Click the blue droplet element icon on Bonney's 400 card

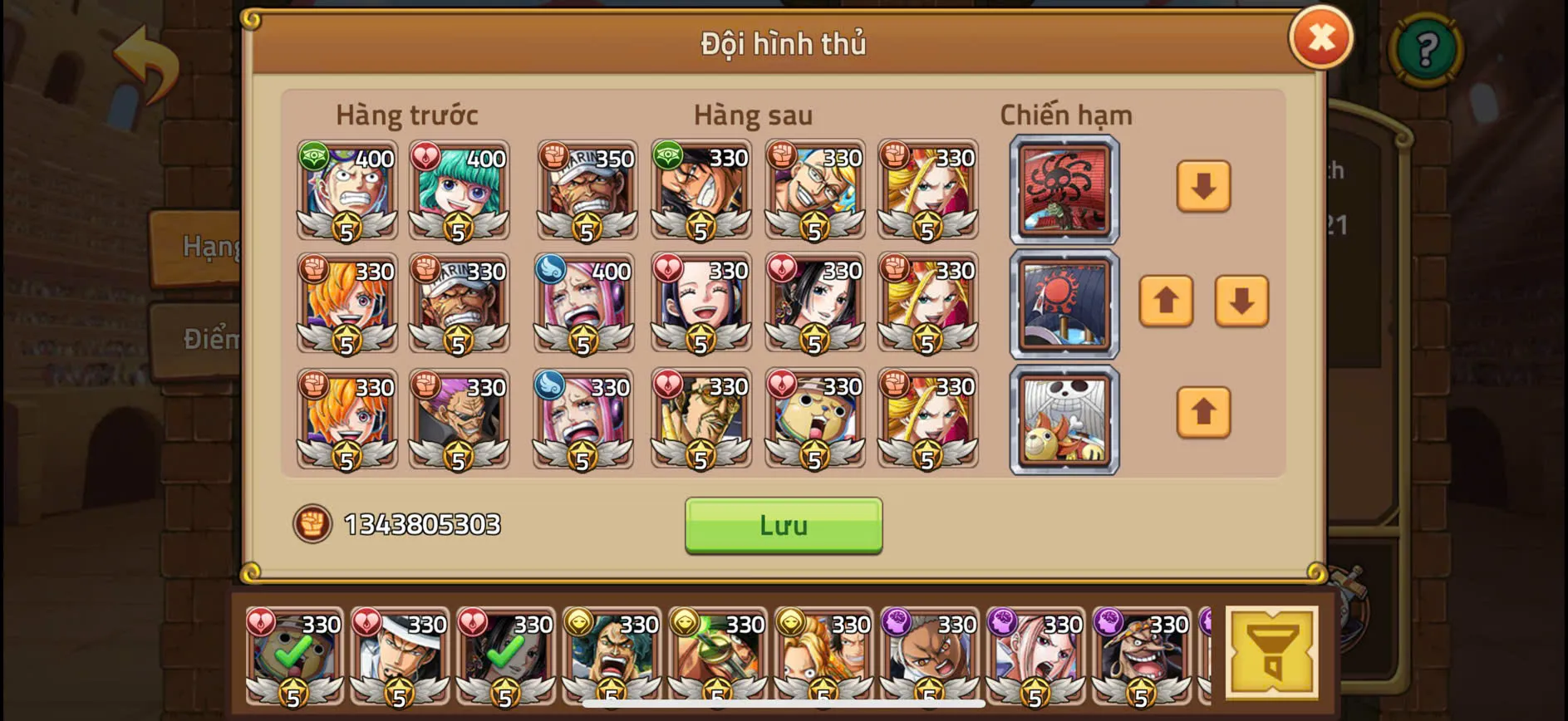(551, 270)
